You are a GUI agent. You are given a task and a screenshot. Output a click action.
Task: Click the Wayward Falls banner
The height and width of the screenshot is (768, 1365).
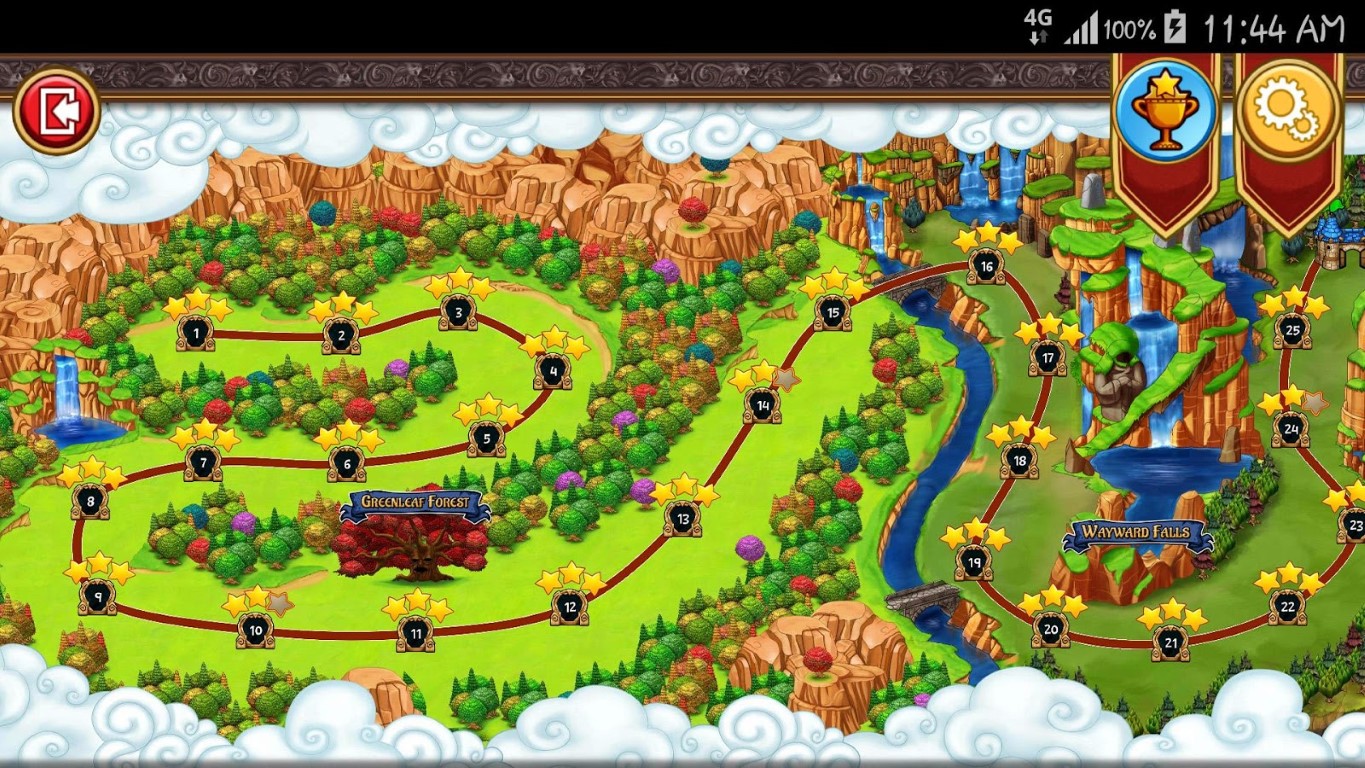tap(1133, 533)
